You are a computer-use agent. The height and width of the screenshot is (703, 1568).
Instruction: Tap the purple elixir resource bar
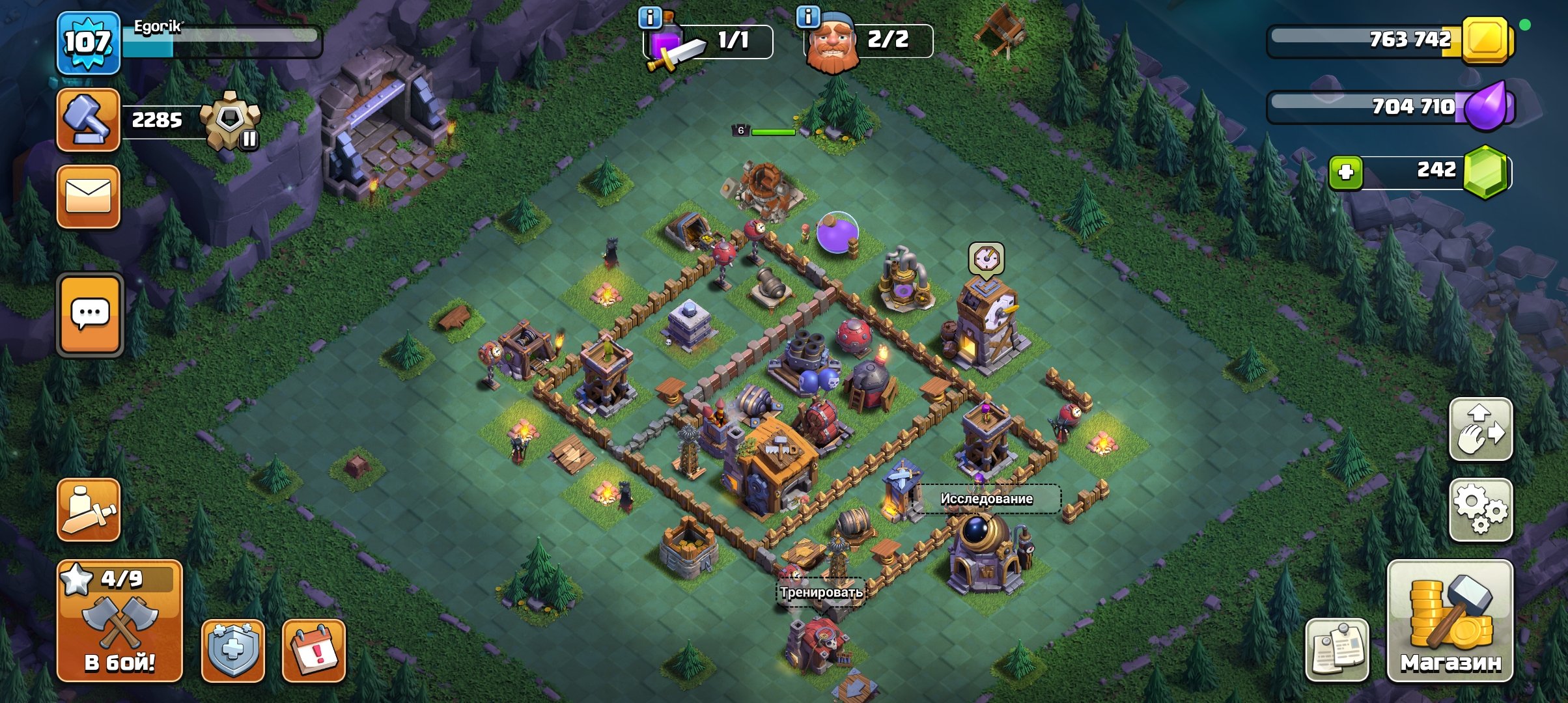[1390, 106]
